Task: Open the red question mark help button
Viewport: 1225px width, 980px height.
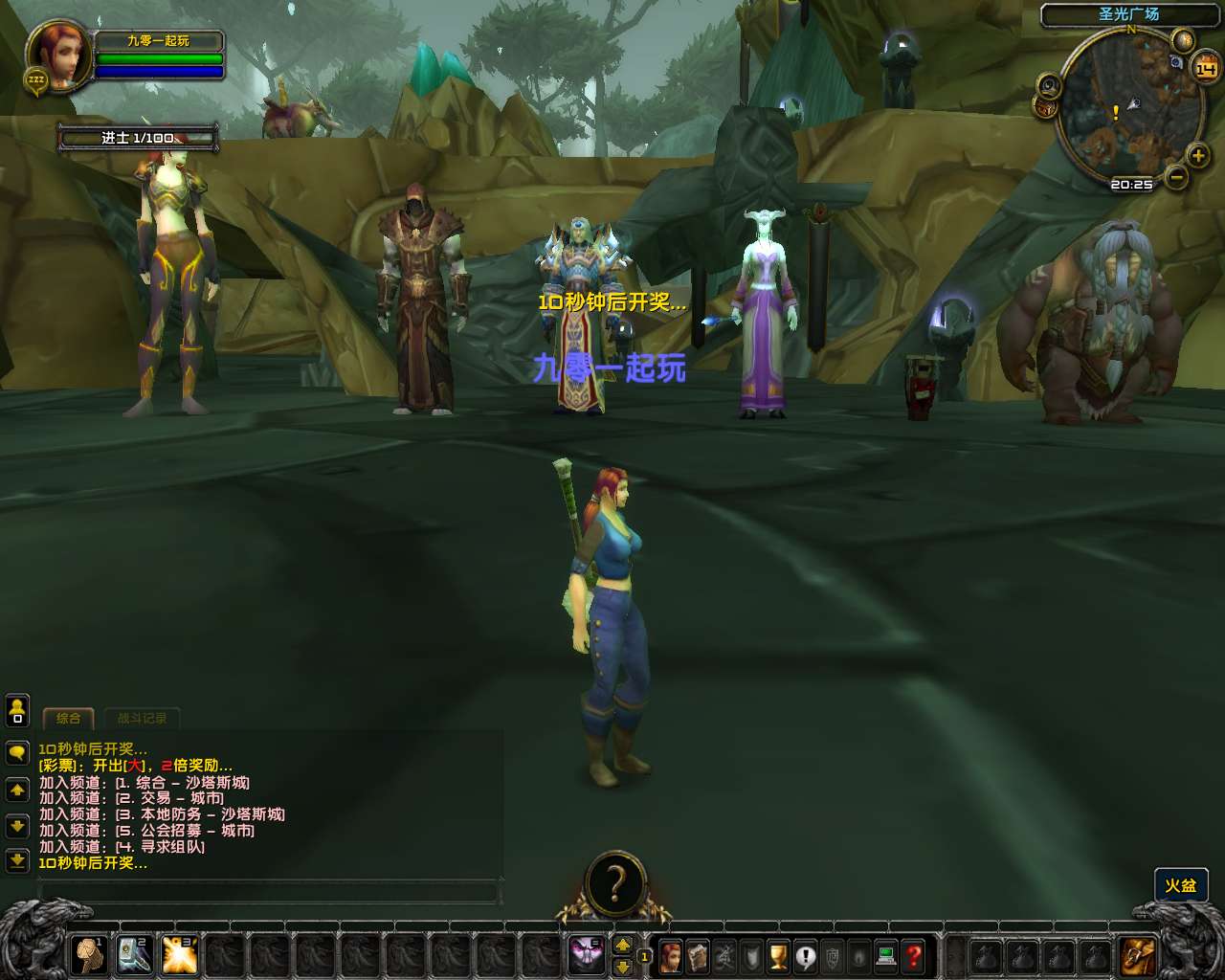Action: coord(914,956)
